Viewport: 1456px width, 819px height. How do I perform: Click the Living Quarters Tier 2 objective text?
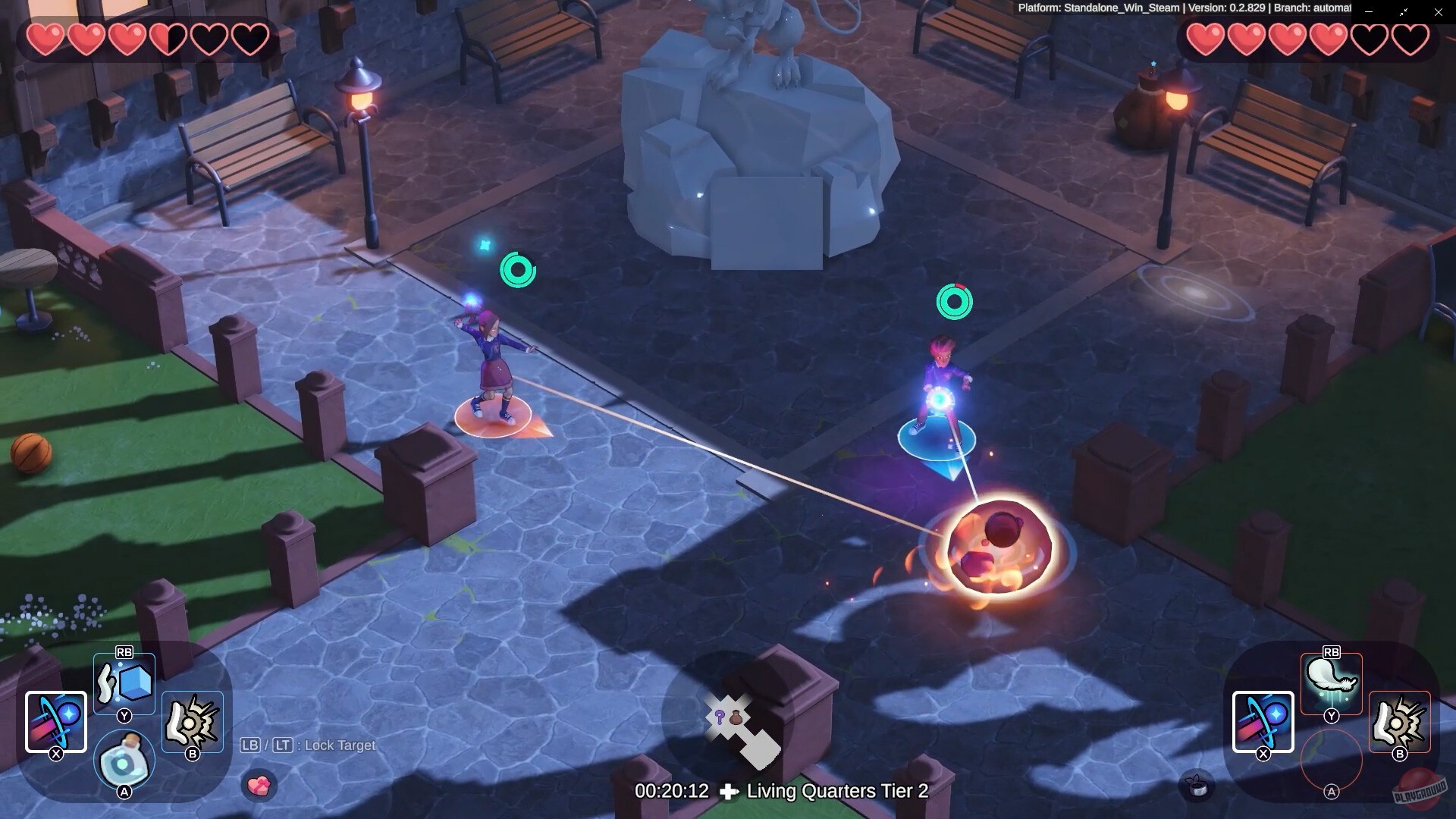pos(836,791)
